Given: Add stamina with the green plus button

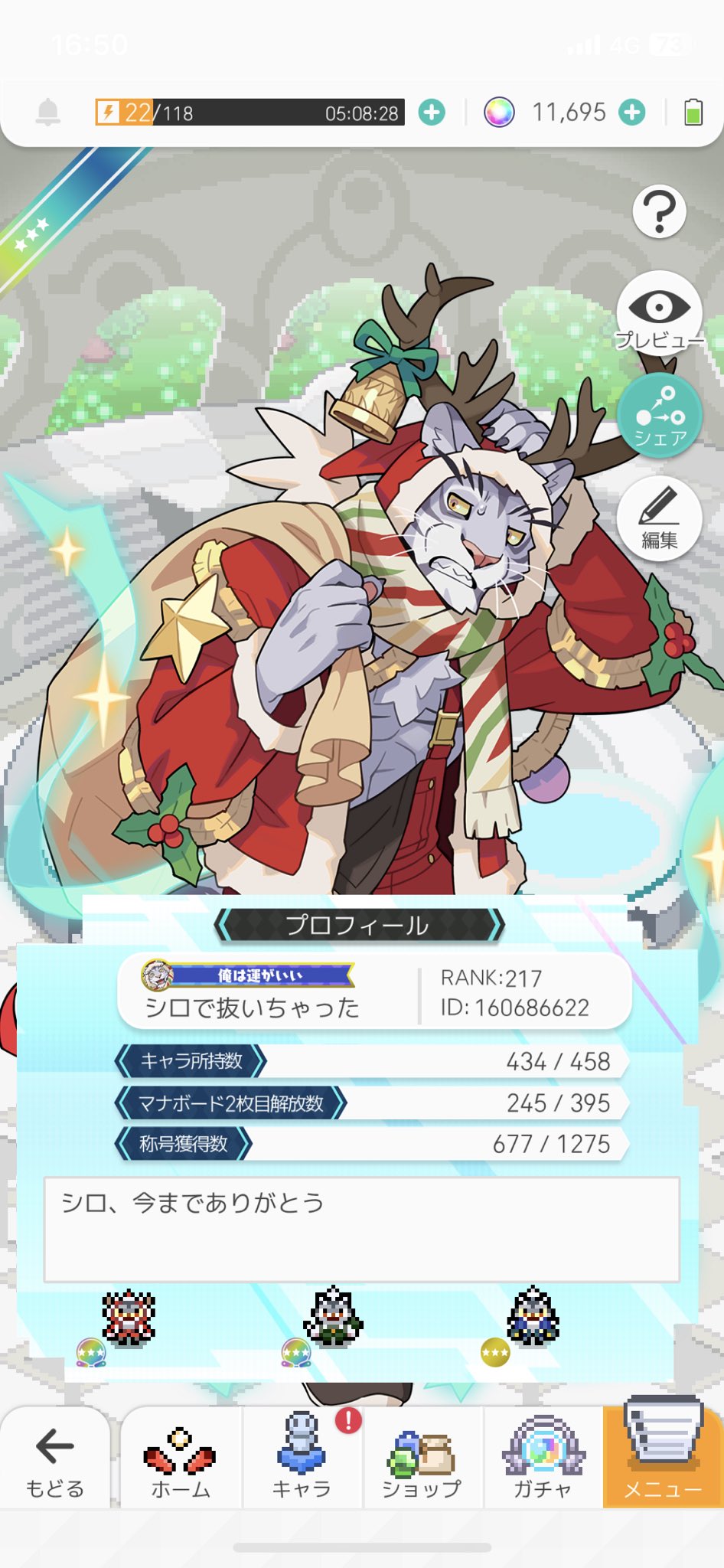Looking at the screenshot, I should (x=432, y=113).
